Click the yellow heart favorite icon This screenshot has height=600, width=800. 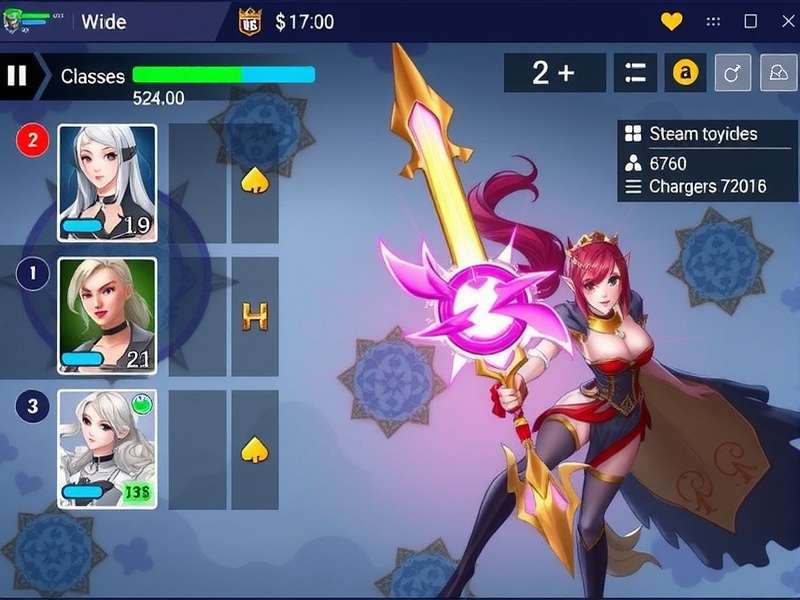point(672,21)
